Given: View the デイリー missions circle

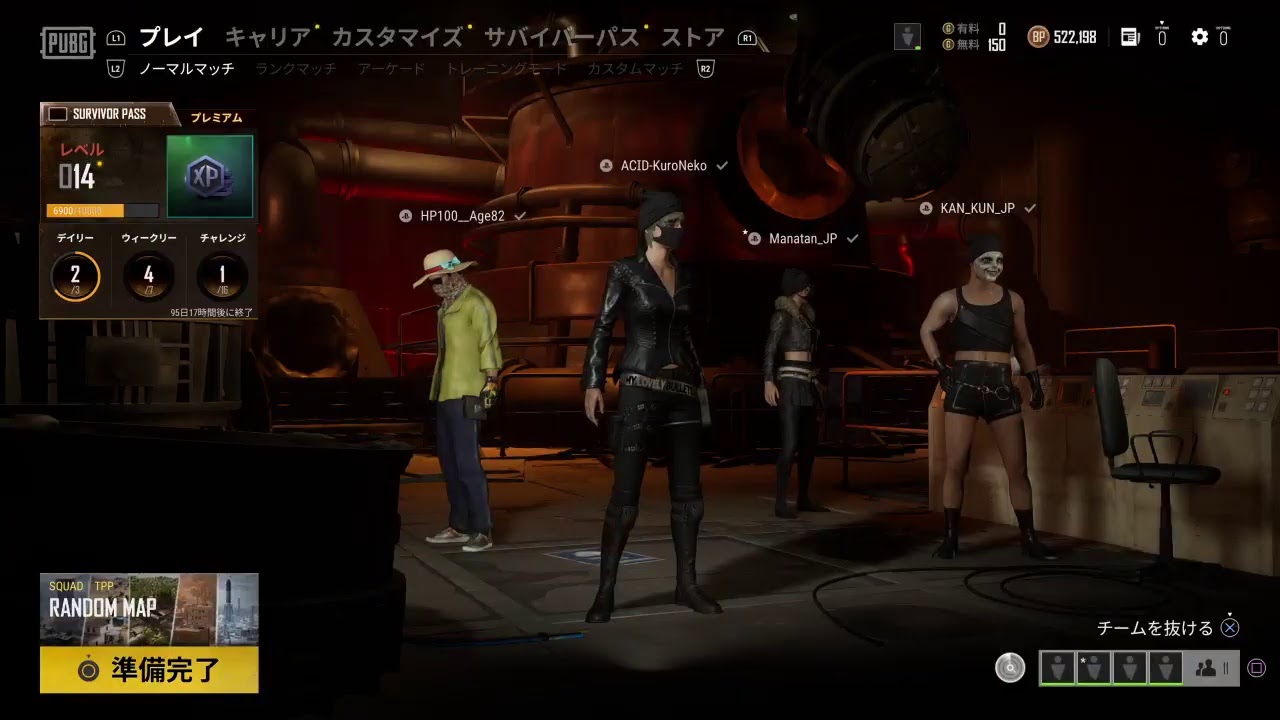Looking at the screenshot, I should 75,275.
